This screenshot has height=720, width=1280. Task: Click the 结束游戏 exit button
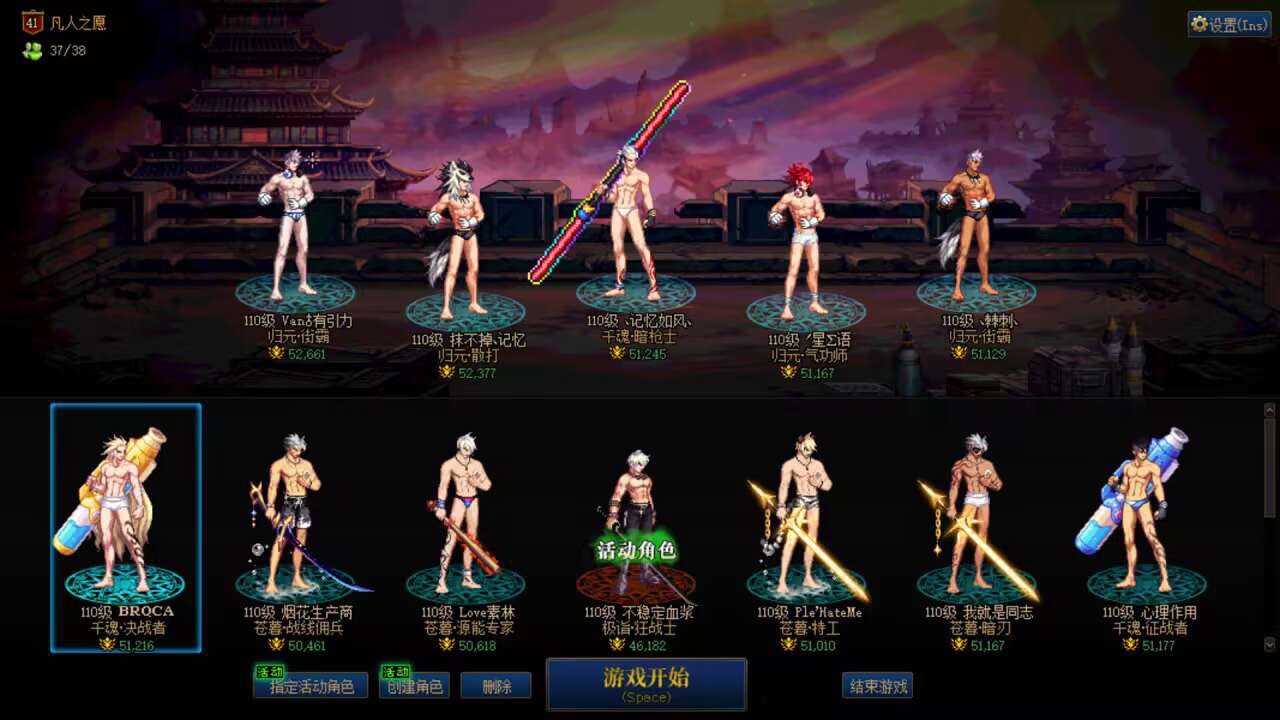[x=877, y=686]
